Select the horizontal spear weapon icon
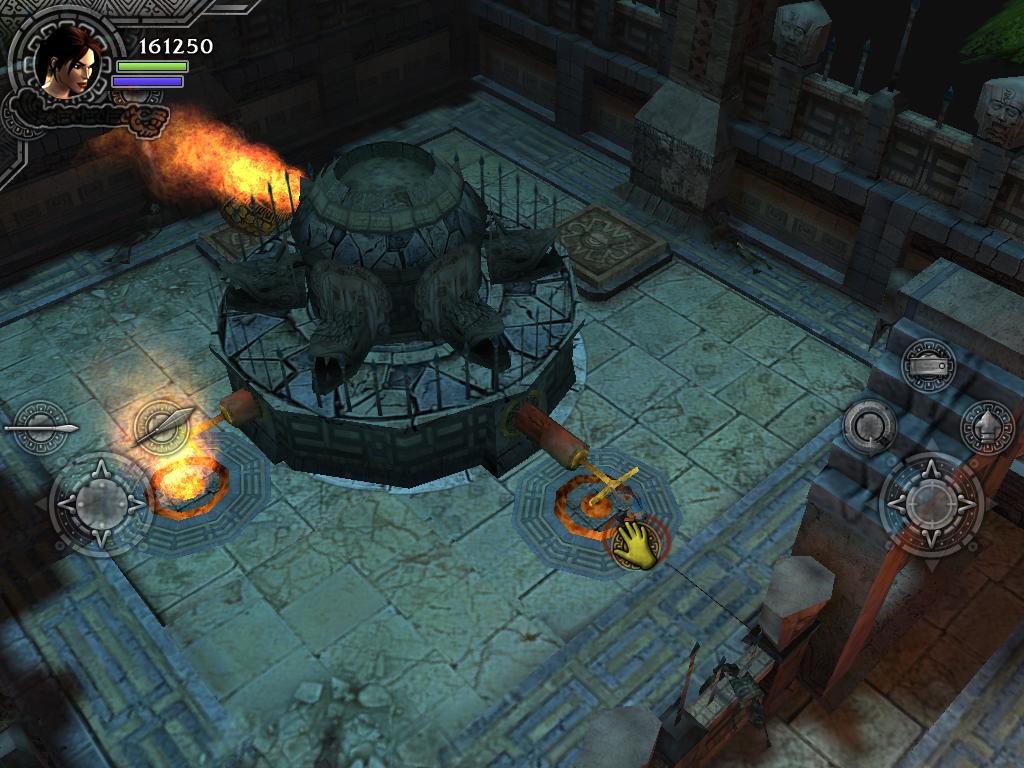This screenshot has width=1024, height=768. click(42, 428)
